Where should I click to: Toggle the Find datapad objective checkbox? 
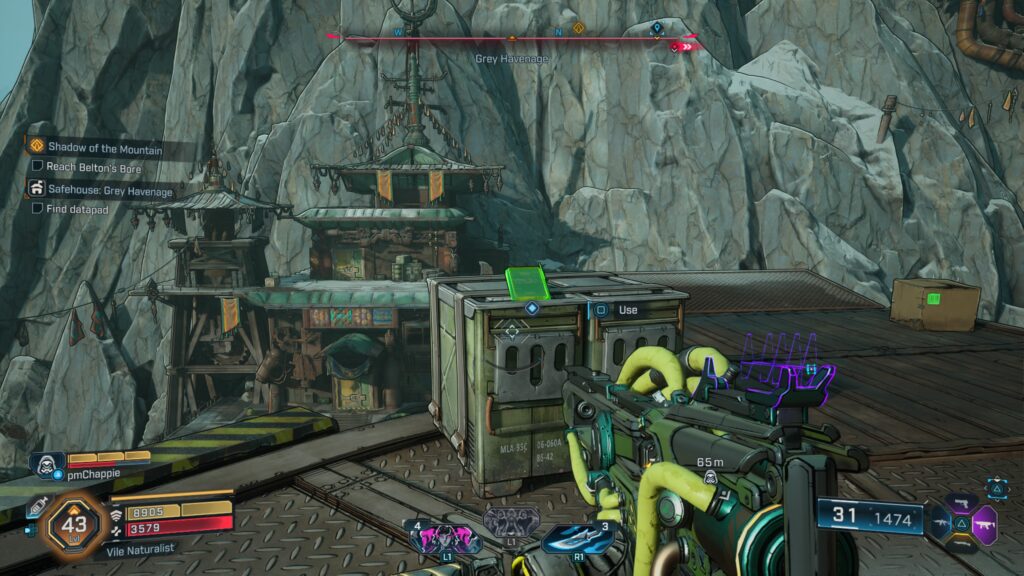[38, 209]
